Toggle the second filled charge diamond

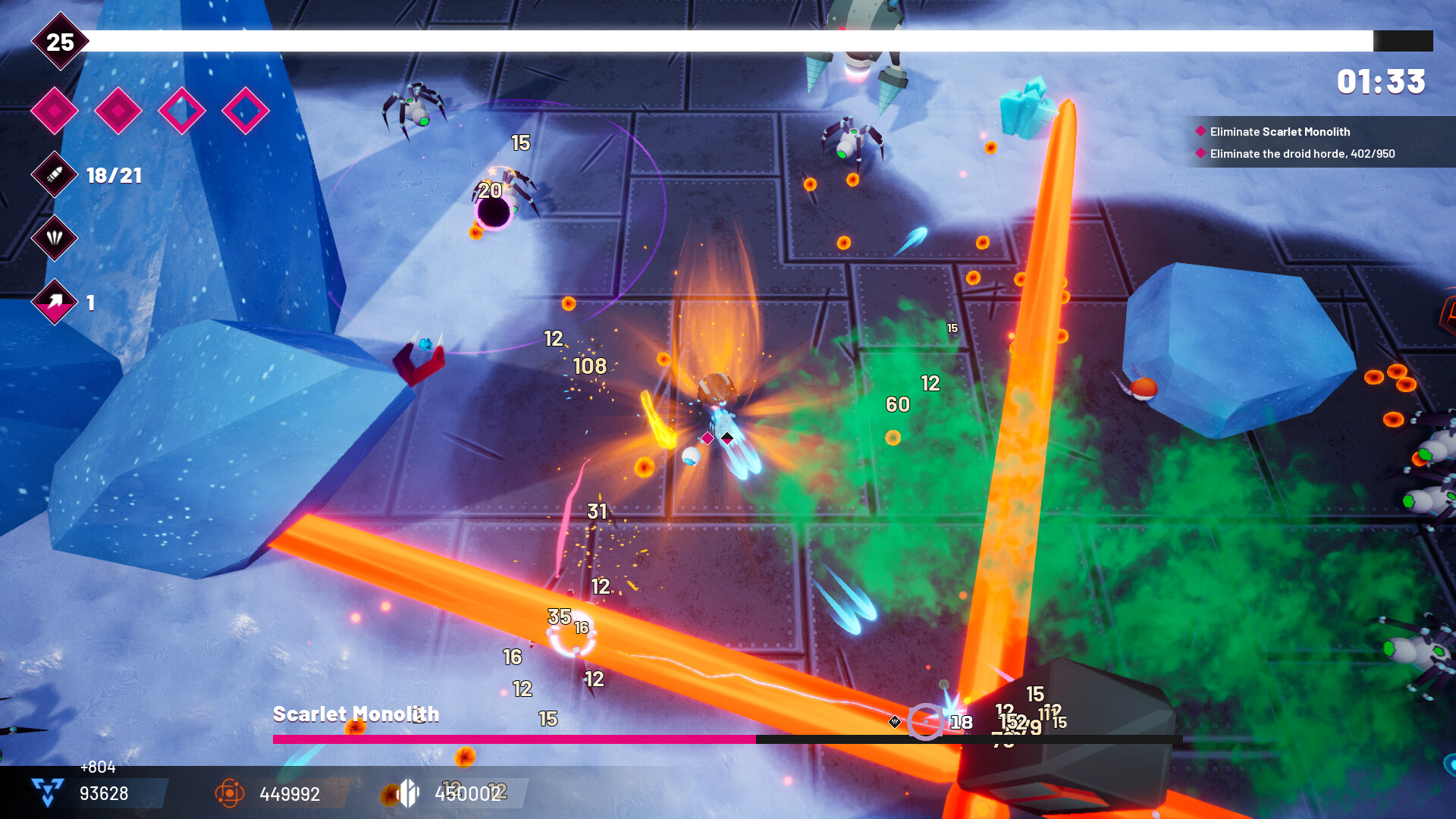click(118, 110)
